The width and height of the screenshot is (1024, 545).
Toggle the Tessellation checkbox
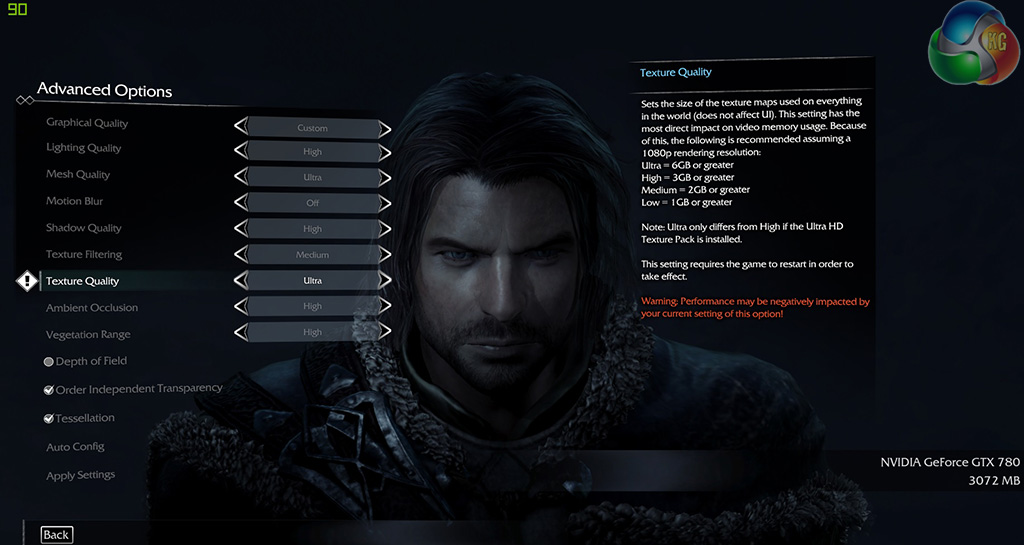coord(49,419)
